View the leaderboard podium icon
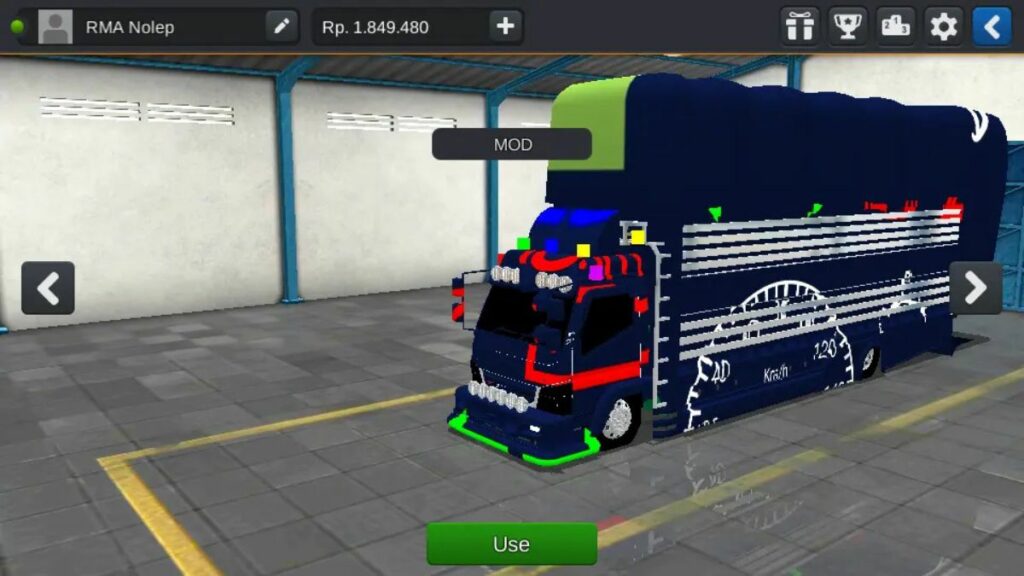The height and width of the screenshot is (576, 1024). tap(896, 27)
